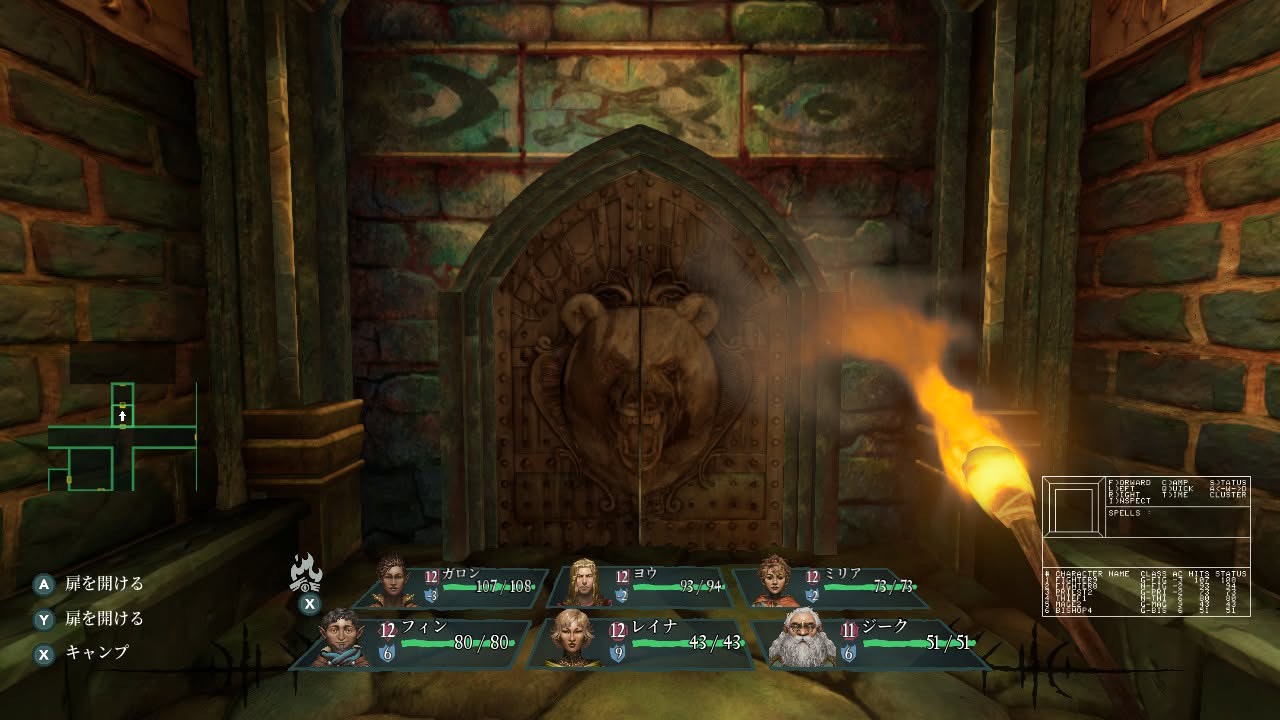The height and width of the screenshot is (720, 1280).
Task: Pick フィン's character panel
Action: tap(410, 642)
